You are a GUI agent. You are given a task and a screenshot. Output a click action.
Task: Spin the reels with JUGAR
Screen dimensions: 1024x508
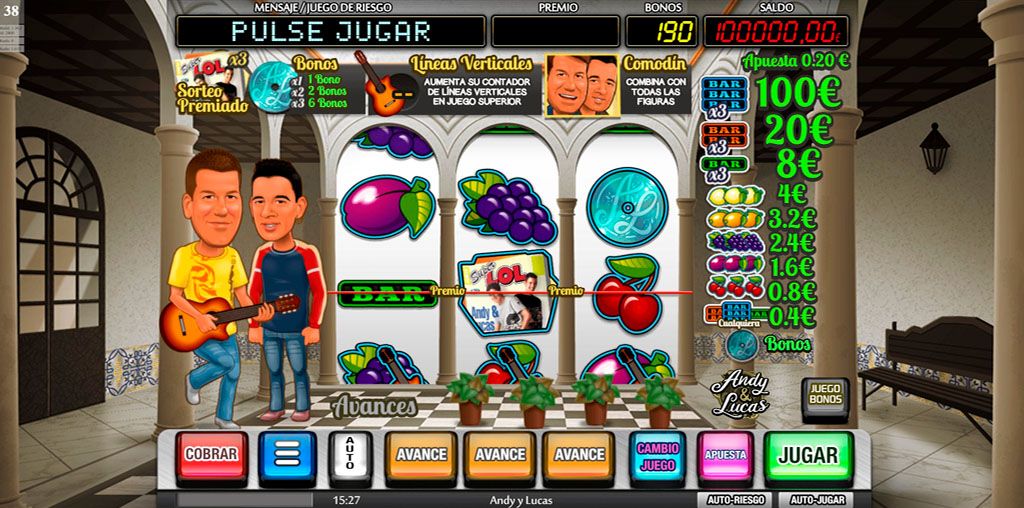coord(808,455)
